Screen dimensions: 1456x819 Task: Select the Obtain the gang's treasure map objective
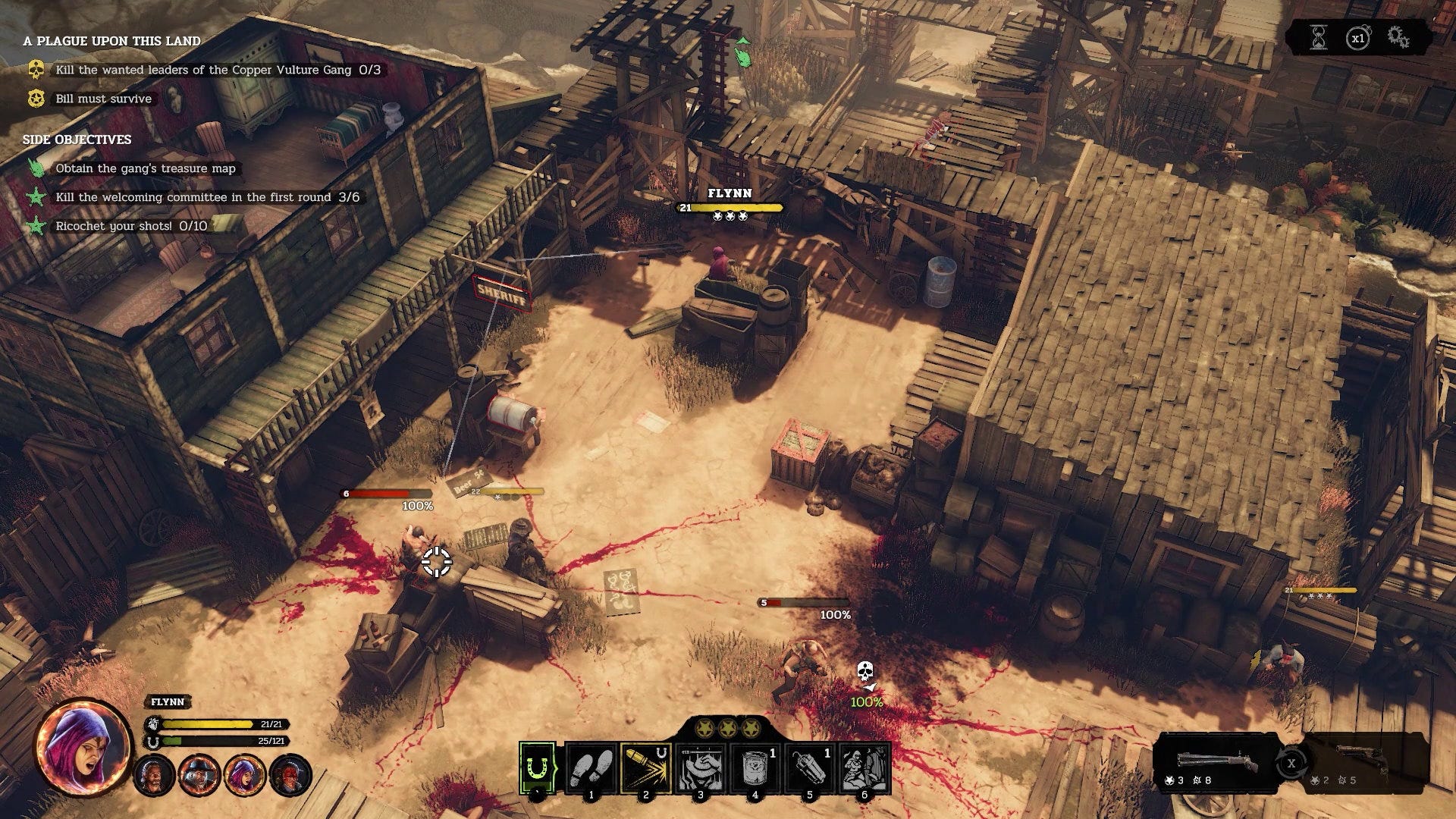click(x=146, y=168)
